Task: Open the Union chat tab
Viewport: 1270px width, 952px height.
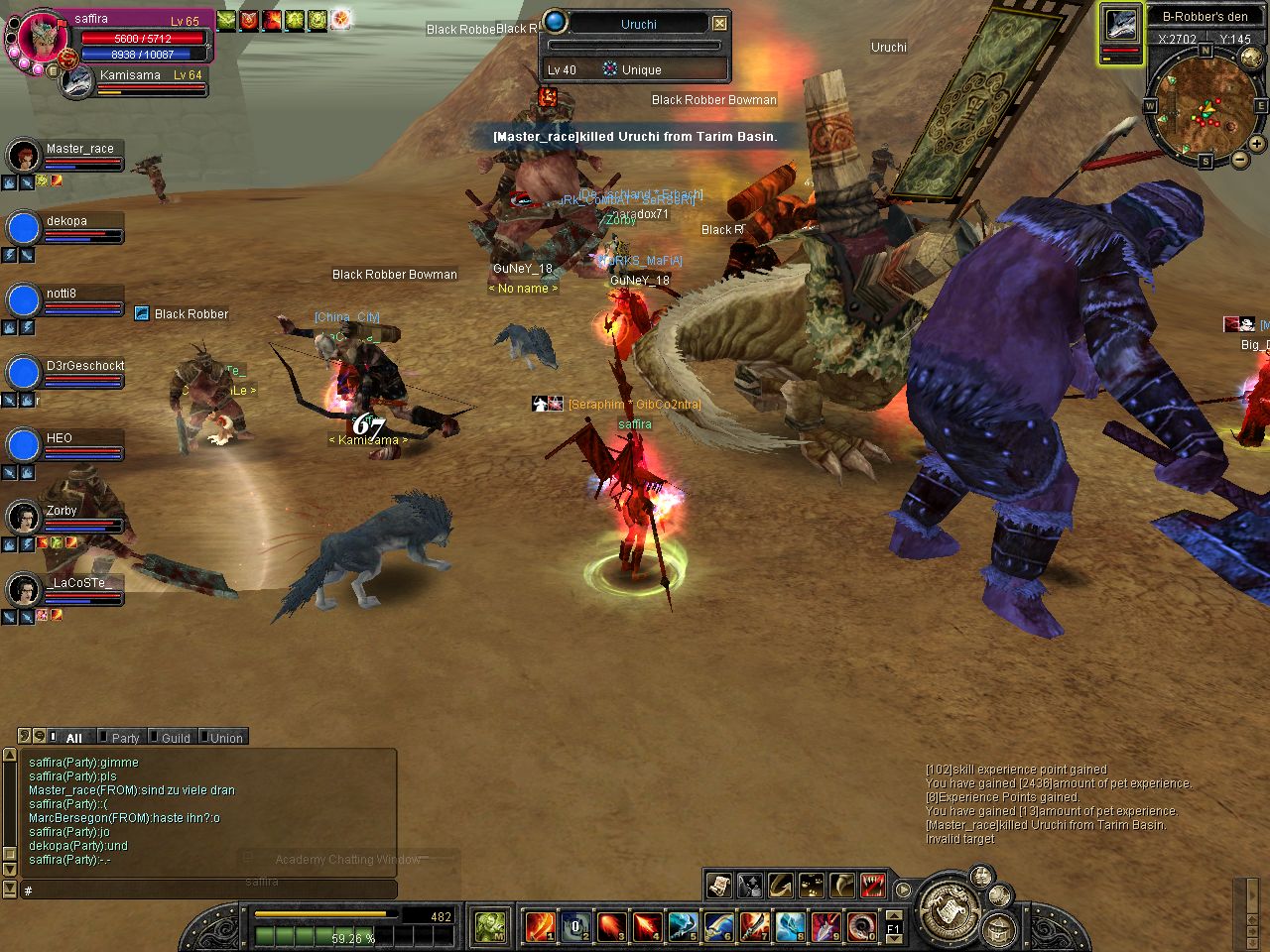Action: [225, 738]
